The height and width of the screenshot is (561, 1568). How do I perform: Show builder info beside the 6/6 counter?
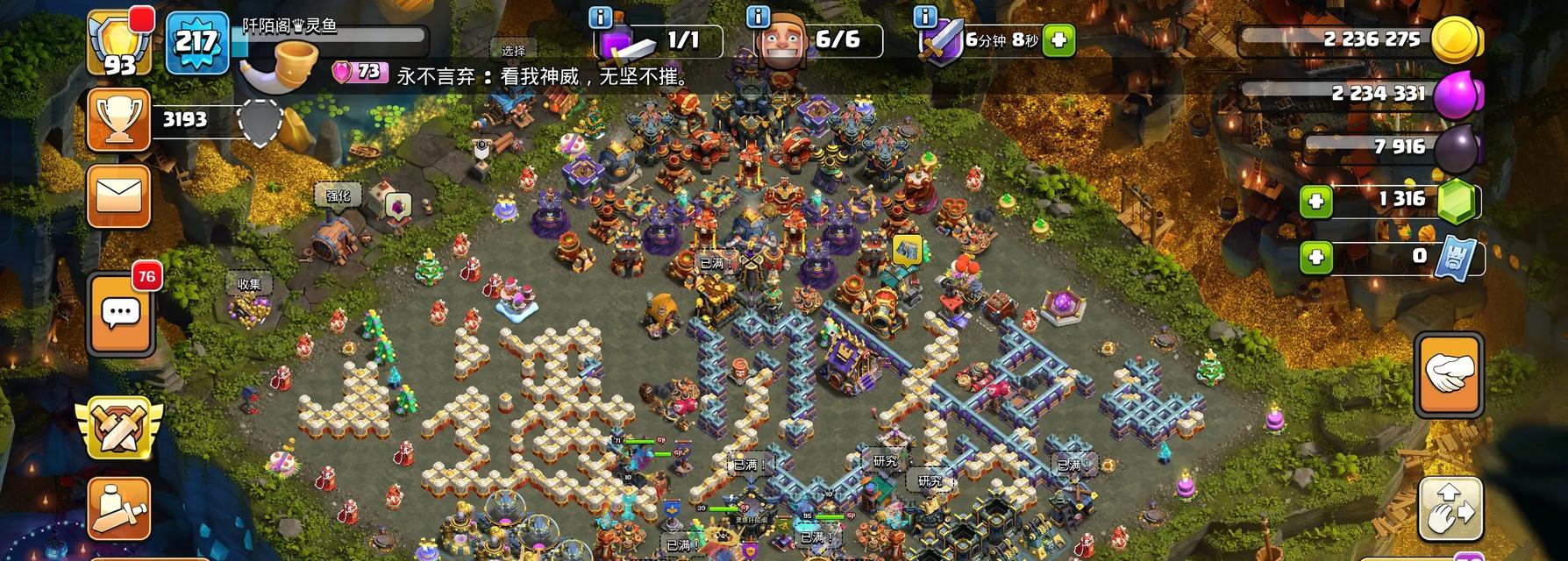758,18
